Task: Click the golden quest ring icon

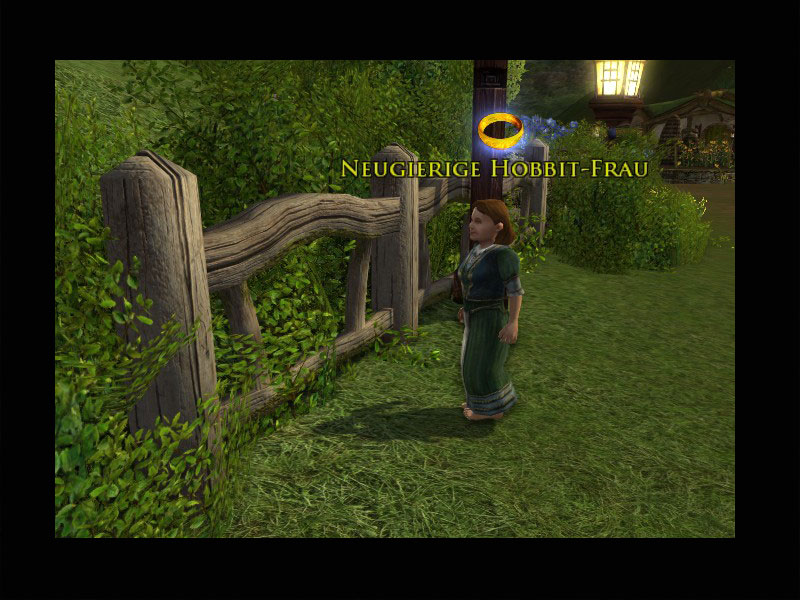Action: click(x=500, y=128)
